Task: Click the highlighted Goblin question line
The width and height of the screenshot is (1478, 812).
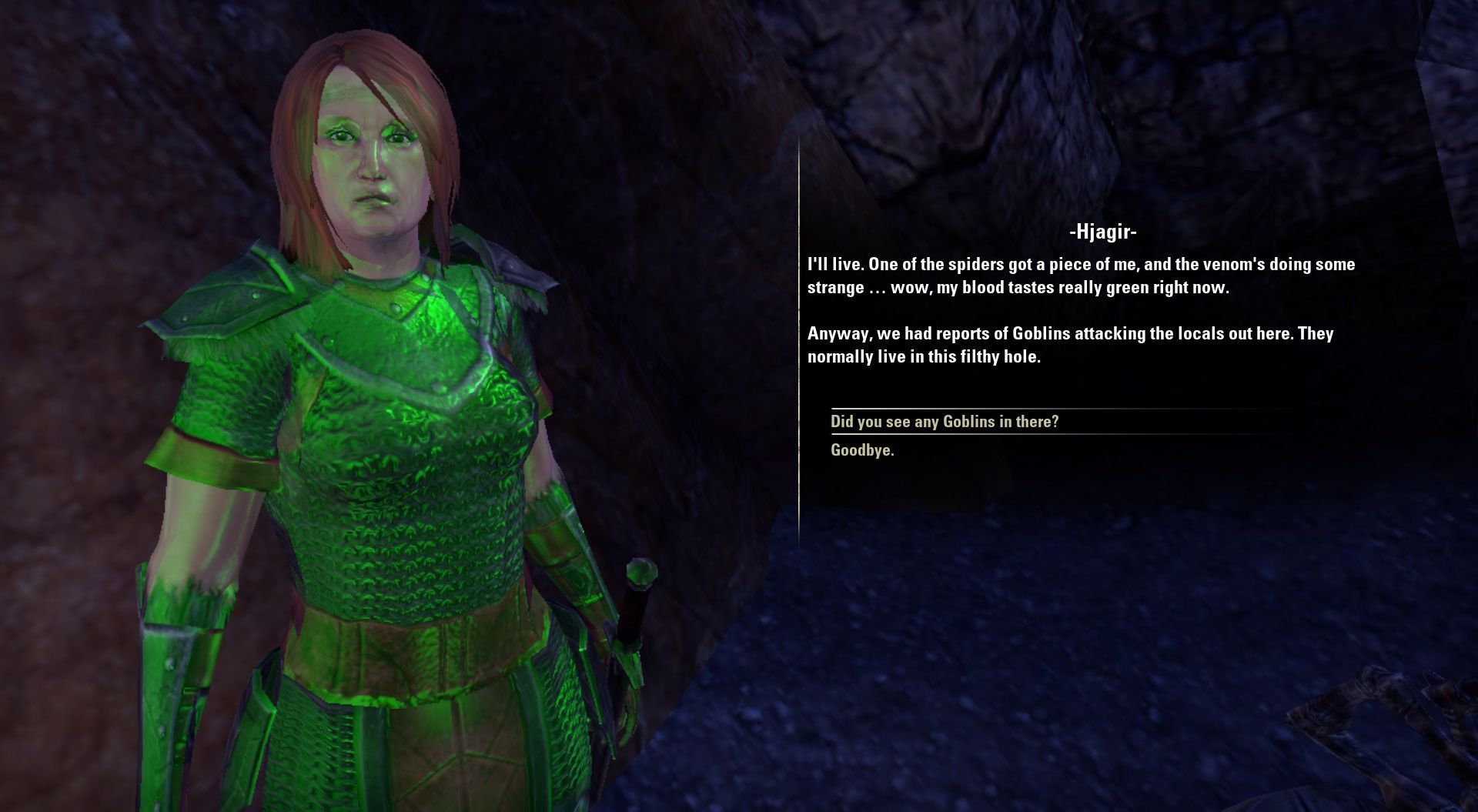Action: [x=945, y=421]
